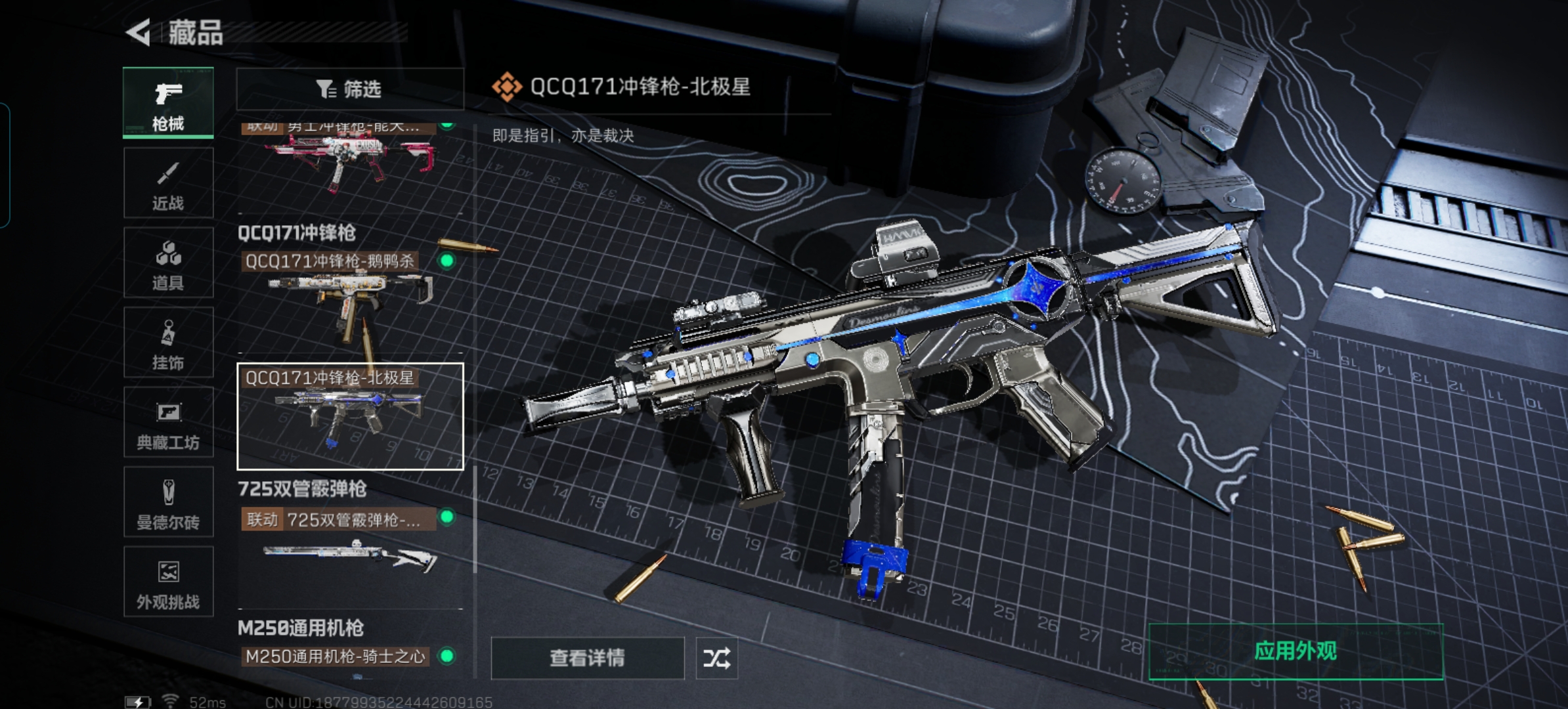Screen dimensions: 1568x709
Task: Open the 近战 melee category
Action: [x=168, y=183]
